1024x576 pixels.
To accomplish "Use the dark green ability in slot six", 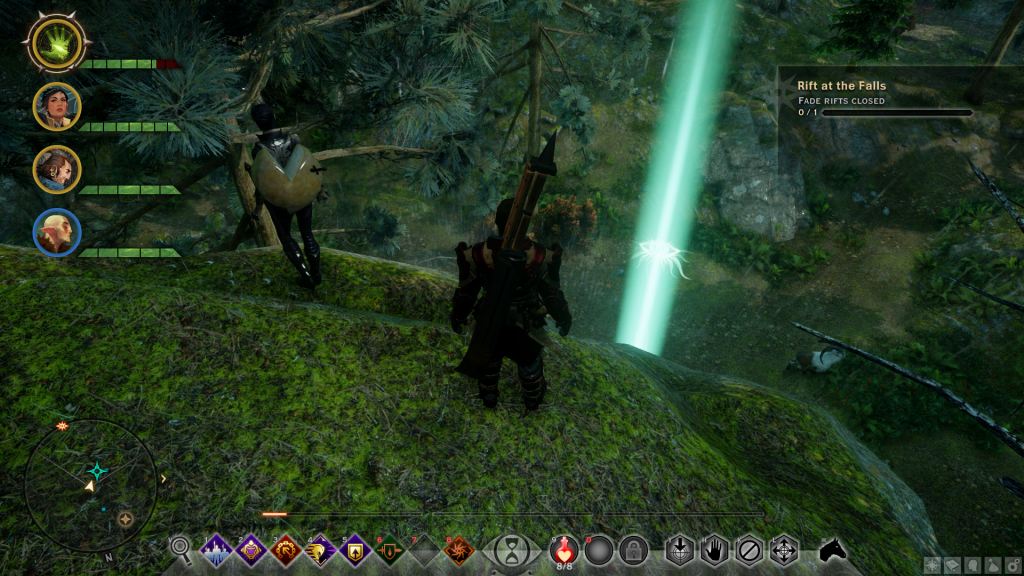I will pos(389,550).
